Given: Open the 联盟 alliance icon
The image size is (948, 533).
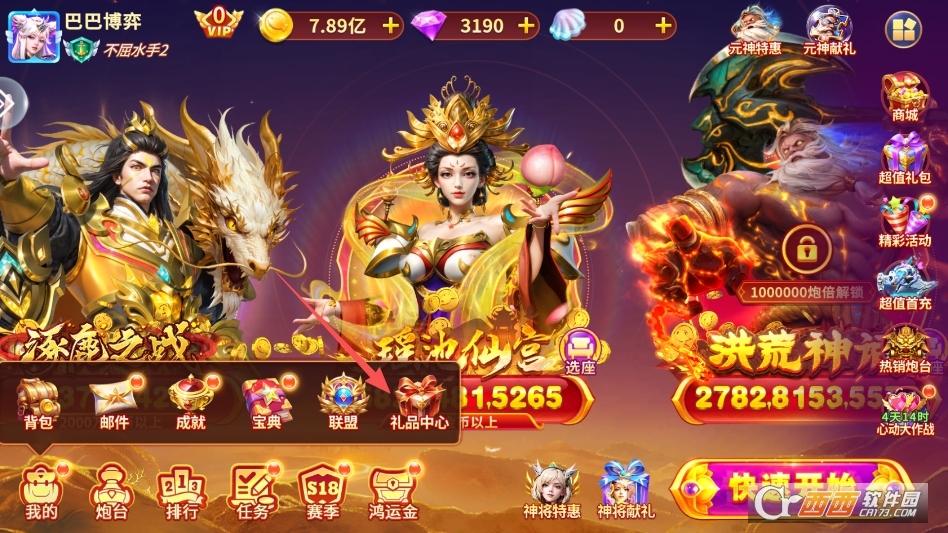Looking at the screenshot, I should click(x=343, y=401).
